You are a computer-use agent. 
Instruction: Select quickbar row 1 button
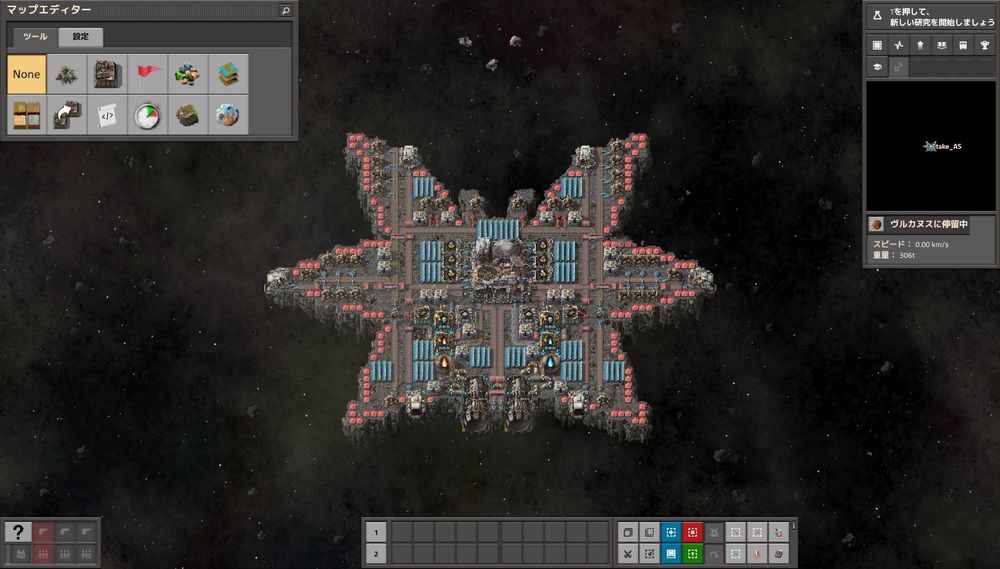click(374, 532)
